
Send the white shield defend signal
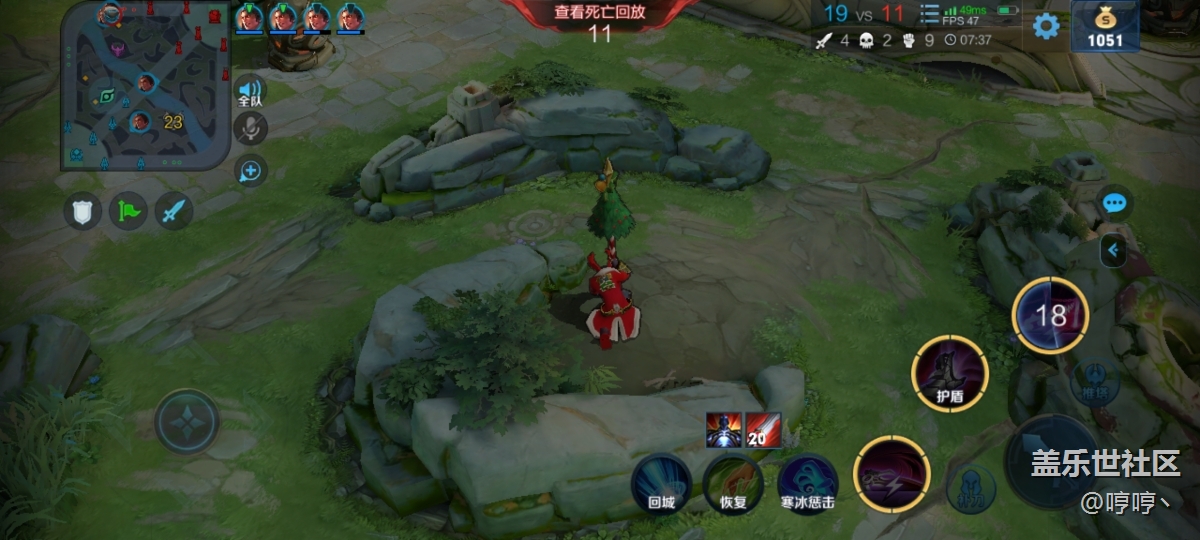(x=83, y=211)
